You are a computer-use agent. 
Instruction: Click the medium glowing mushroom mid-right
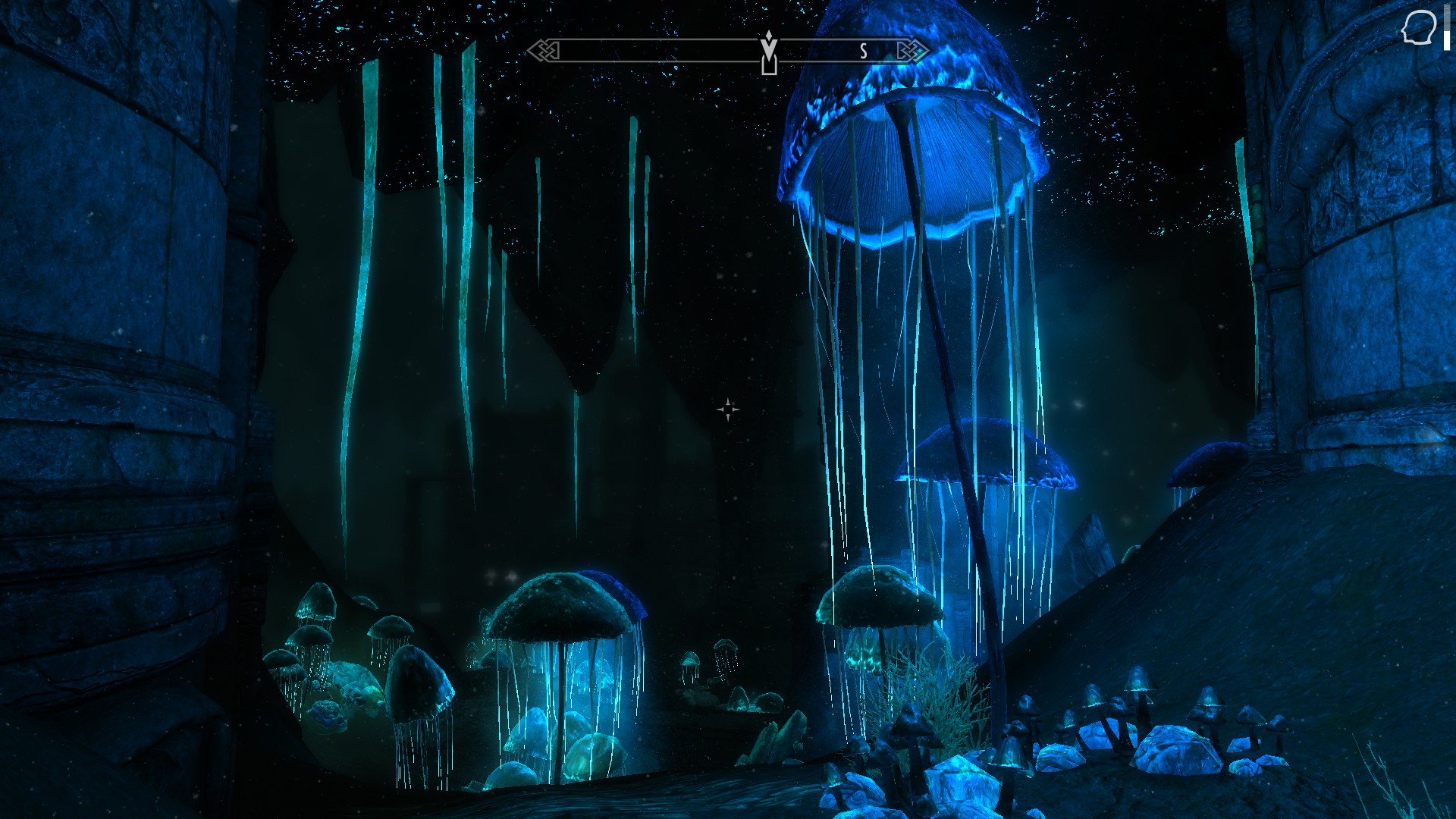[x=986, y=455]
